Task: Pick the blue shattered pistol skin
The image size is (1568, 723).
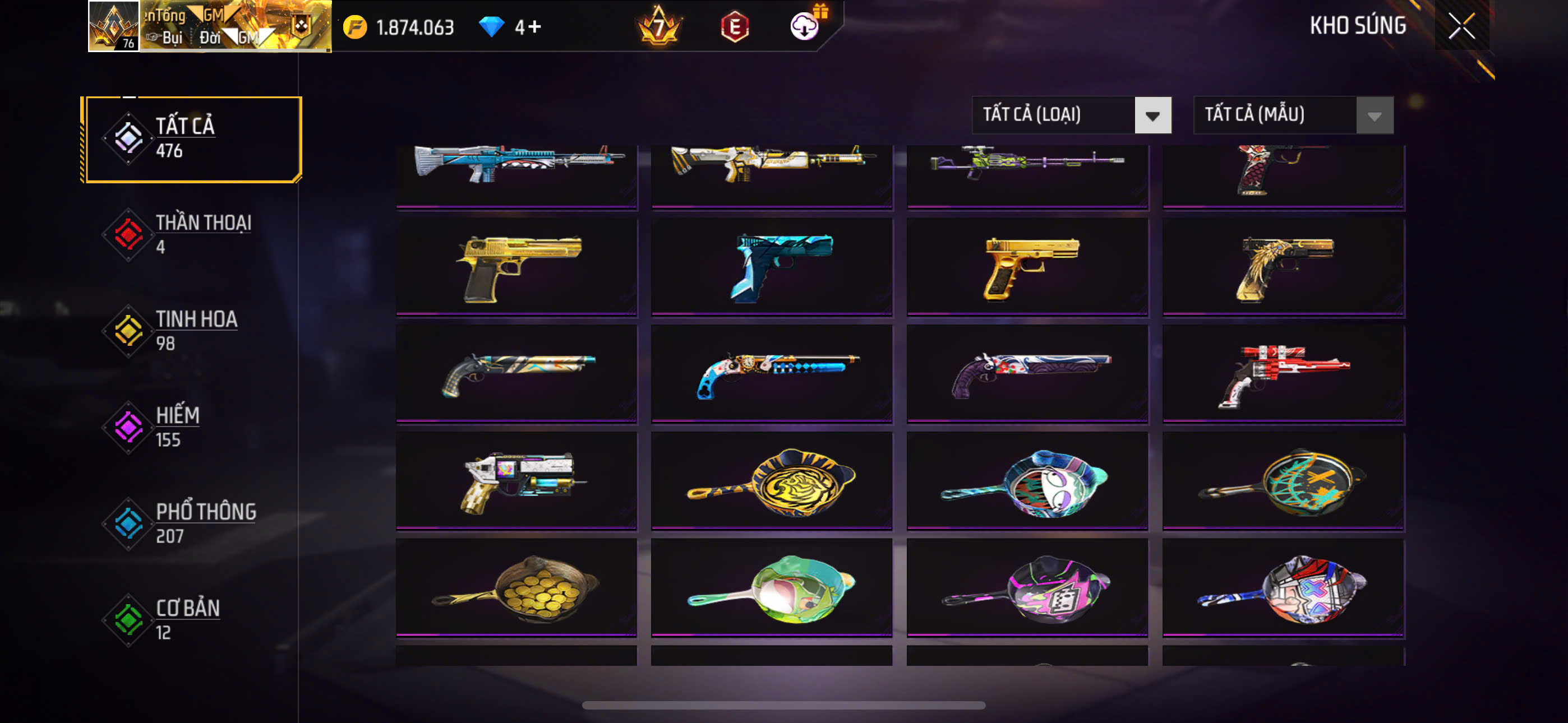Action: 771,268
